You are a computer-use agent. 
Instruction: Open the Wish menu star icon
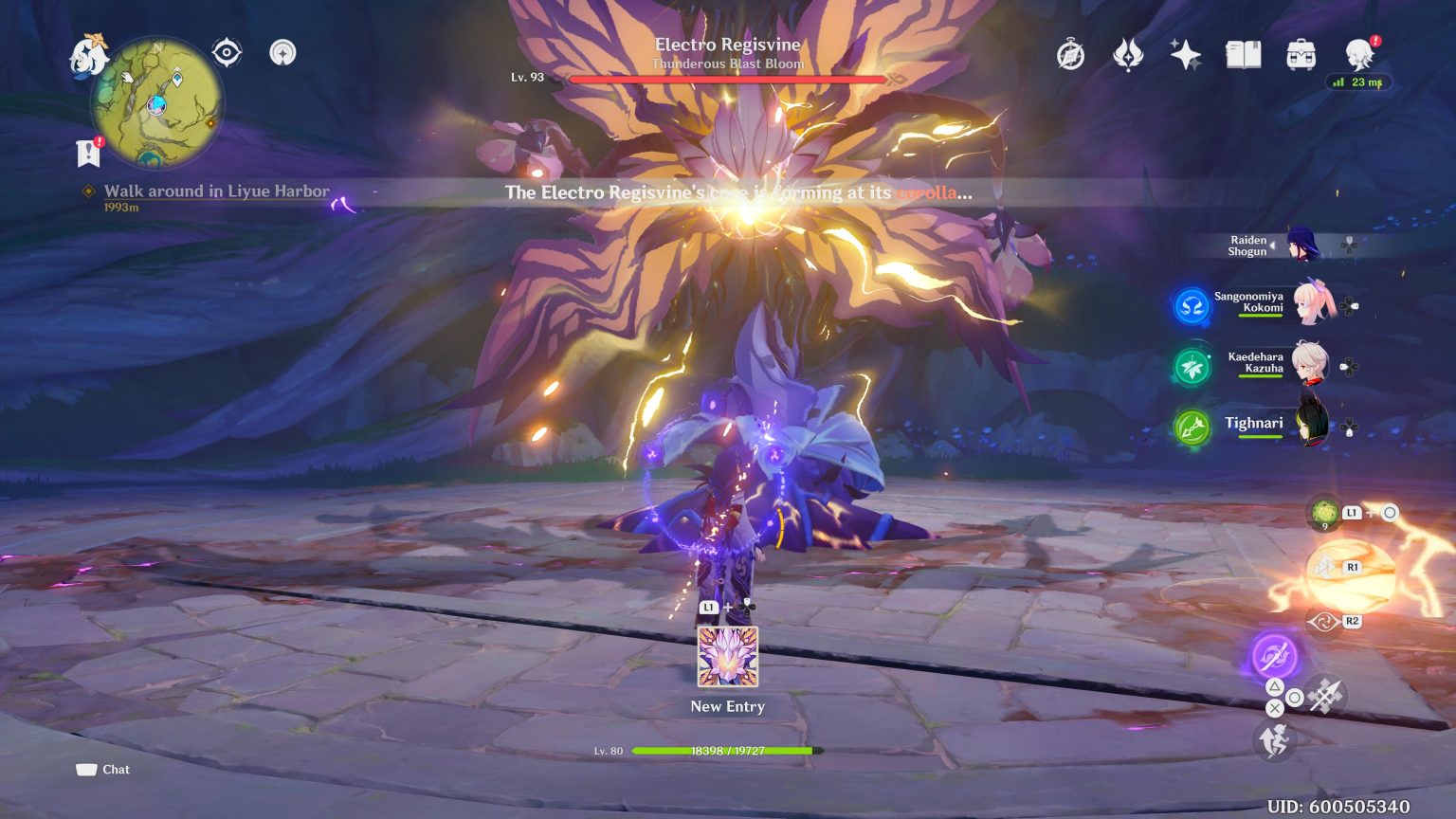(x=1187, y=55)
